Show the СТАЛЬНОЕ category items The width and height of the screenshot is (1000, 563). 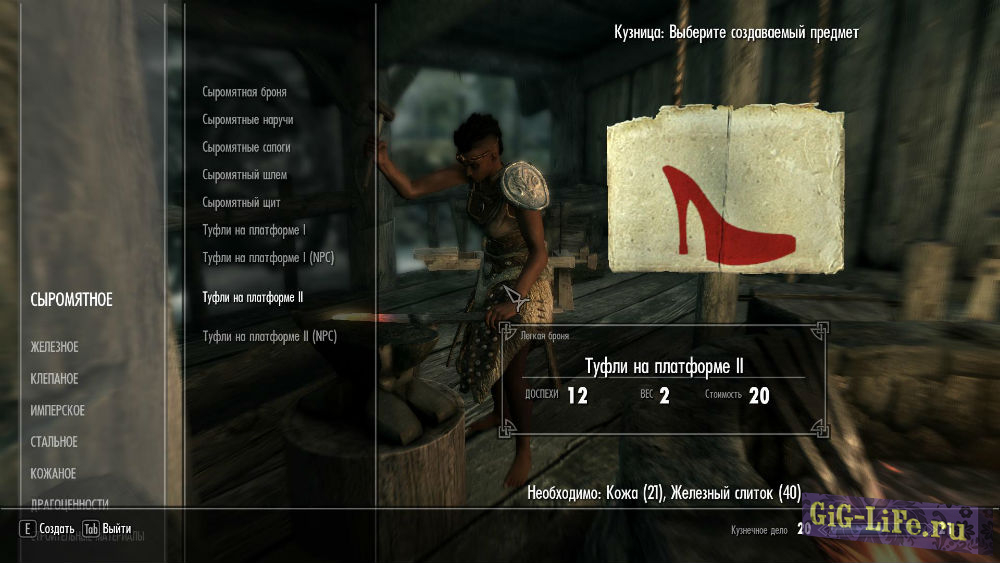coord(54,442)
